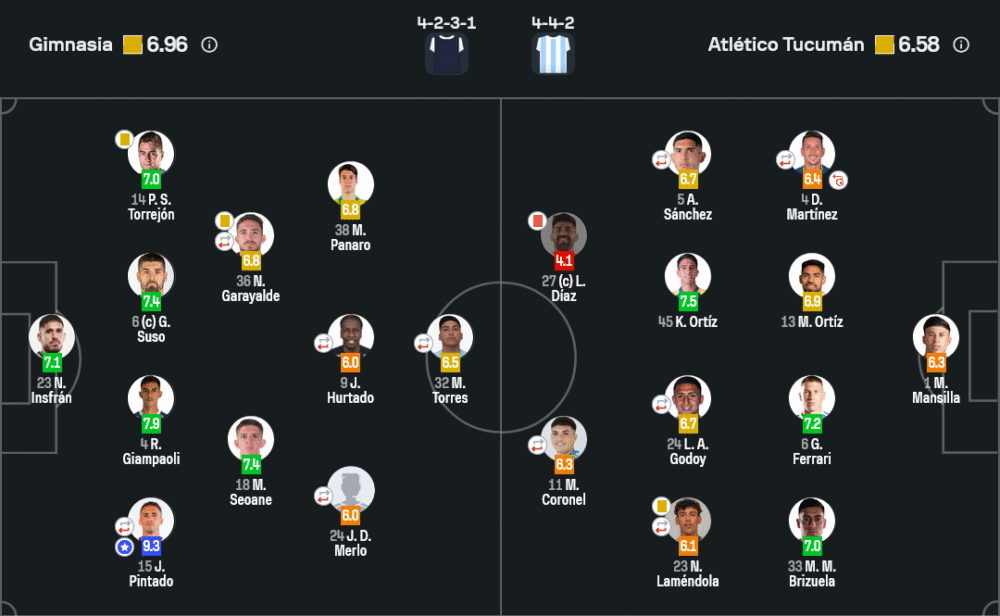
Task: Select J. D. Merlo's placeholder portrait
Action: tap(350, 489)
